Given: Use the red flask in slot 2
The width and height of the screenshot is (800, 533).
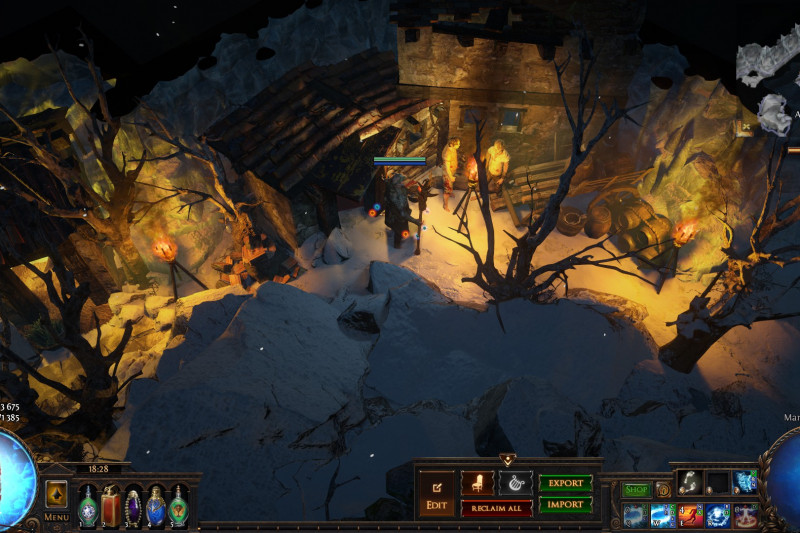Looking at the screenshot, I should click(x=110, y=505).
